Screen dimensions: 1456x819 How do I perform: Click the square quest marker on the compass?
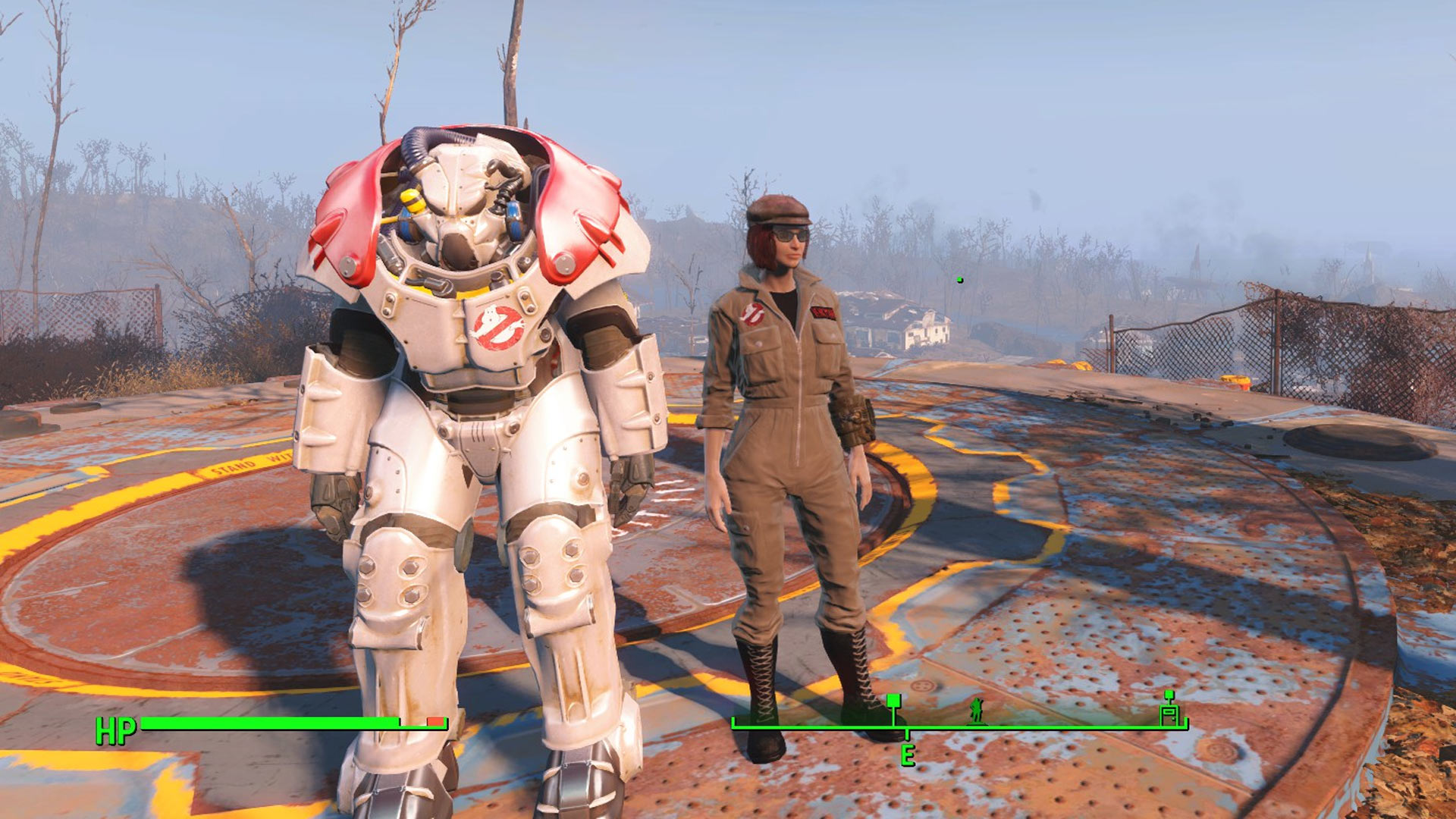coord(894,701)
